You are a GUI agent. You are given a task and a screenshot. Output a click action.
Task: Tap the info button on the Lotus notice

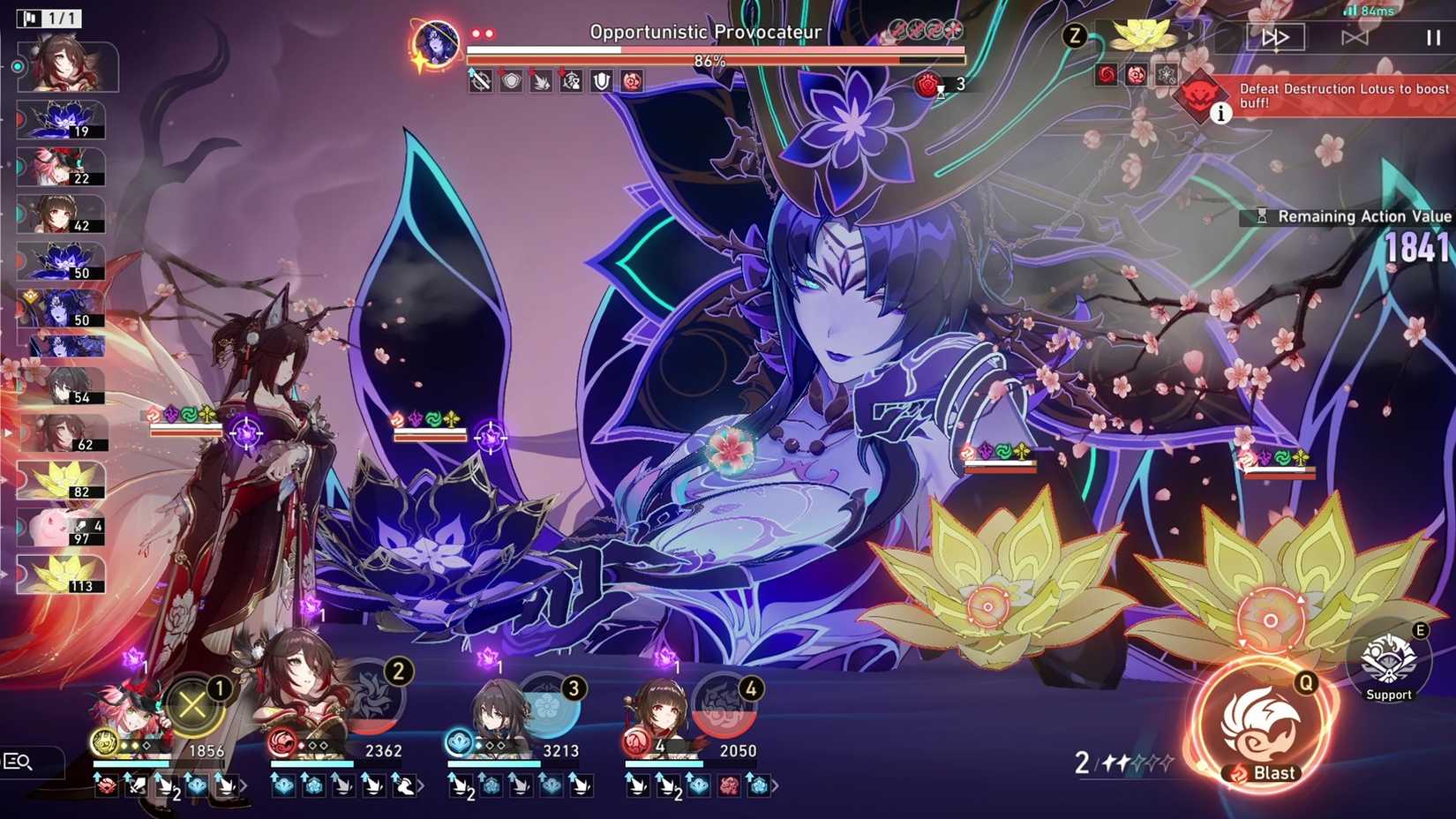click(1222, 113)
